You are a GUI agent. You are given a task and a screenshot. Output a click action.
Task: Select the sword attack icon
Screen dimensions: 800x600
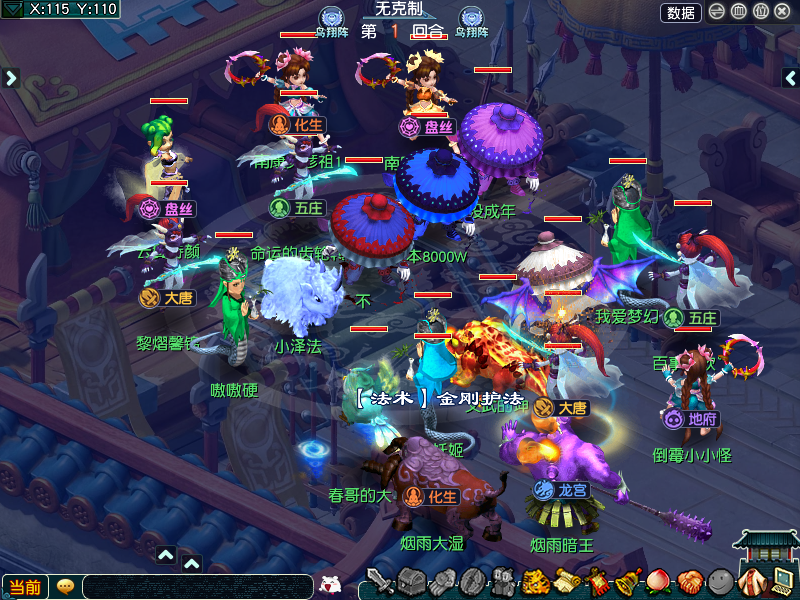380,581
